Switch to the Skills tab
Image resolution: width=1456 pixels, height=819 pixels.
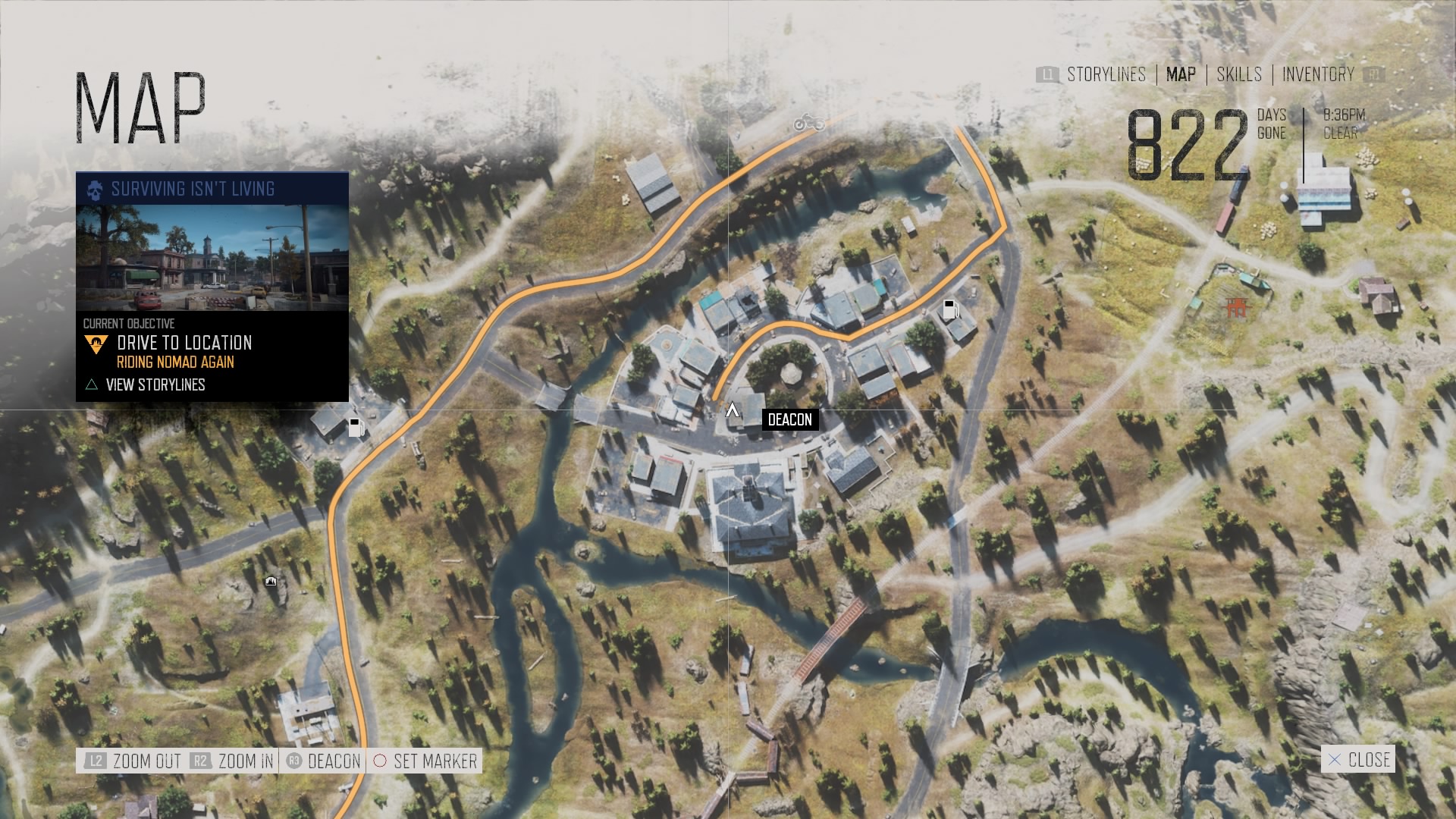coord(1238,75)
